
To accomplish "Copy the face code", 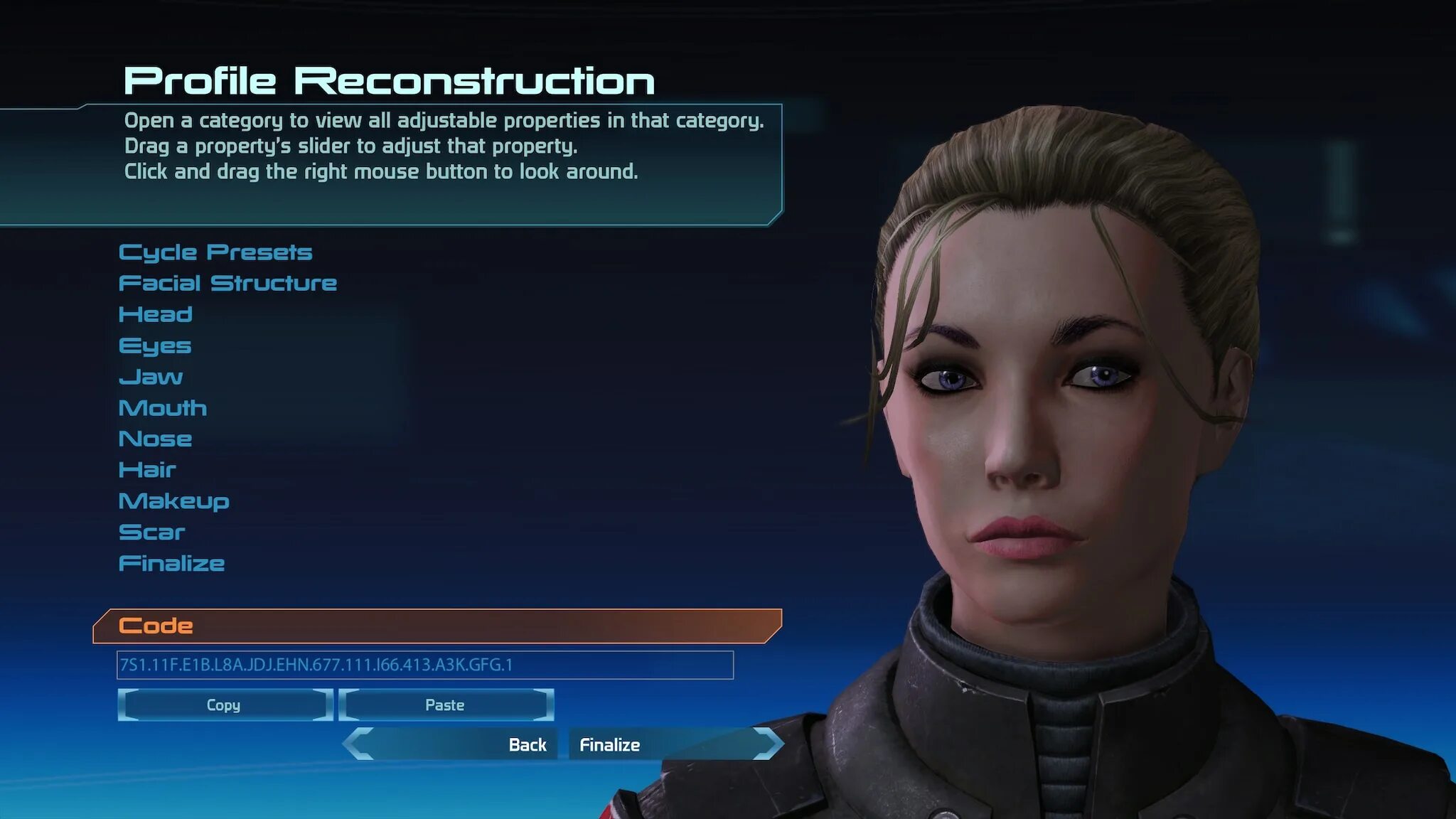I will [x=224, y=705].
